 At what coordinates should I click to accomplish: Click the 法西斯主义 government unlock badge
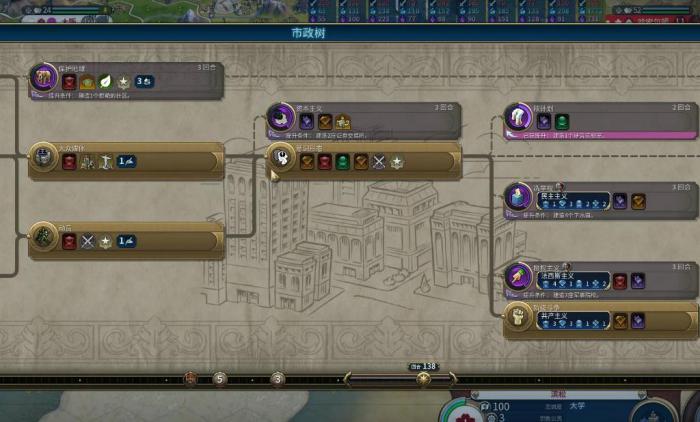pos(573,281)
